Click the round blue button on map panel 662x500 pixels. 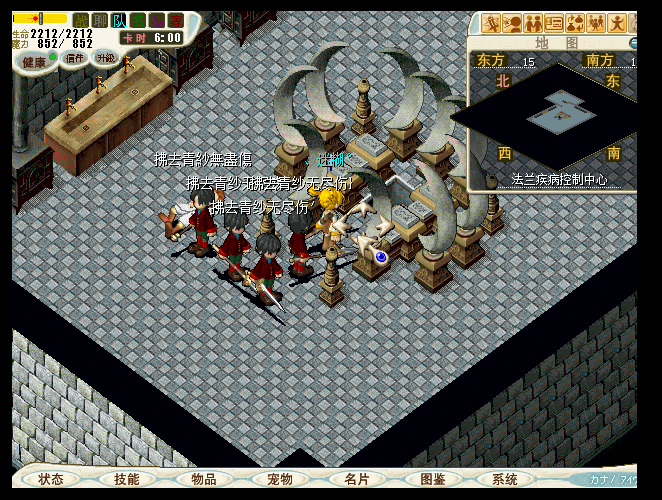tap(633, 44)
